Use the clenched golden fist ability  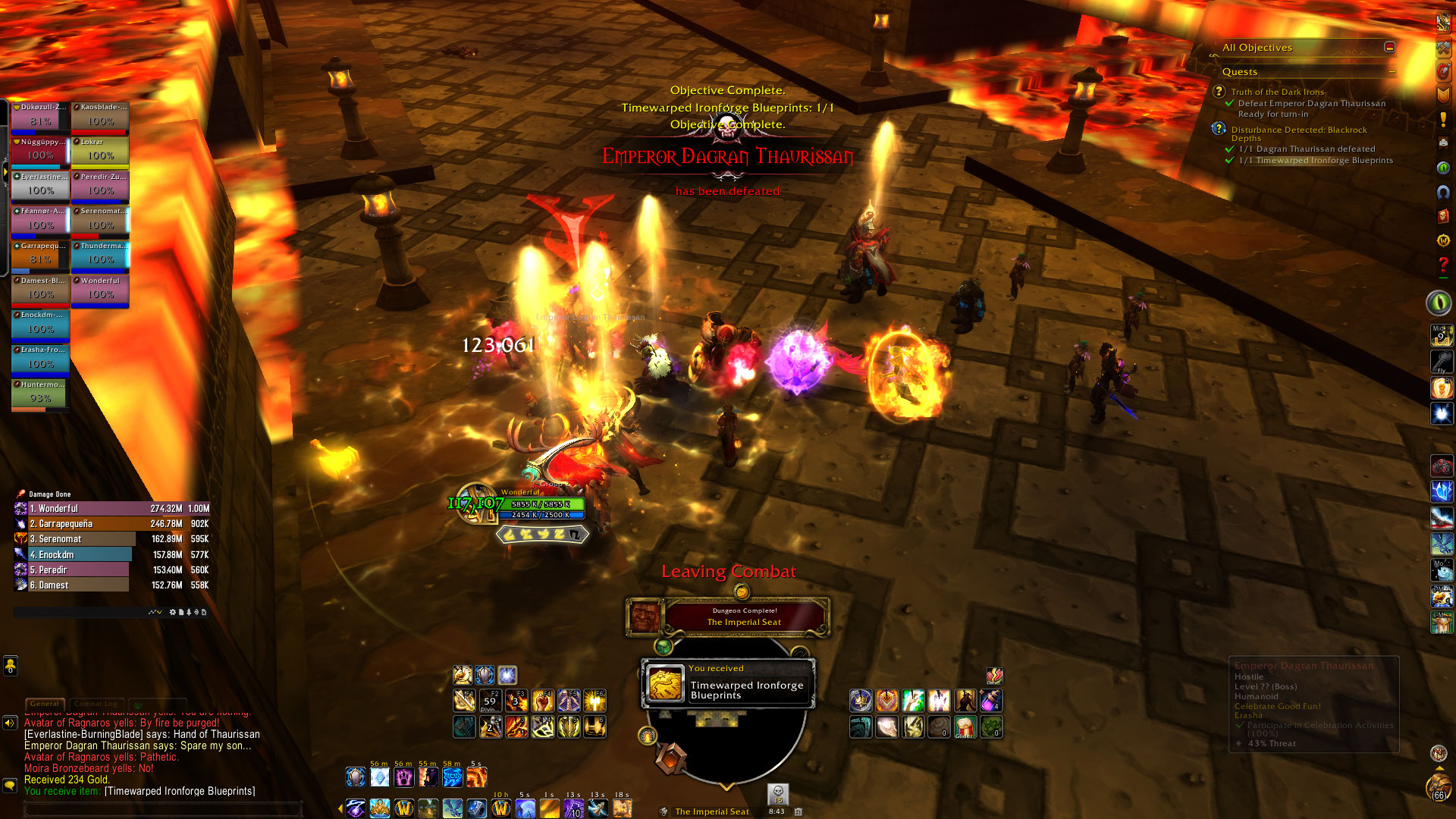tap(542, 701)
